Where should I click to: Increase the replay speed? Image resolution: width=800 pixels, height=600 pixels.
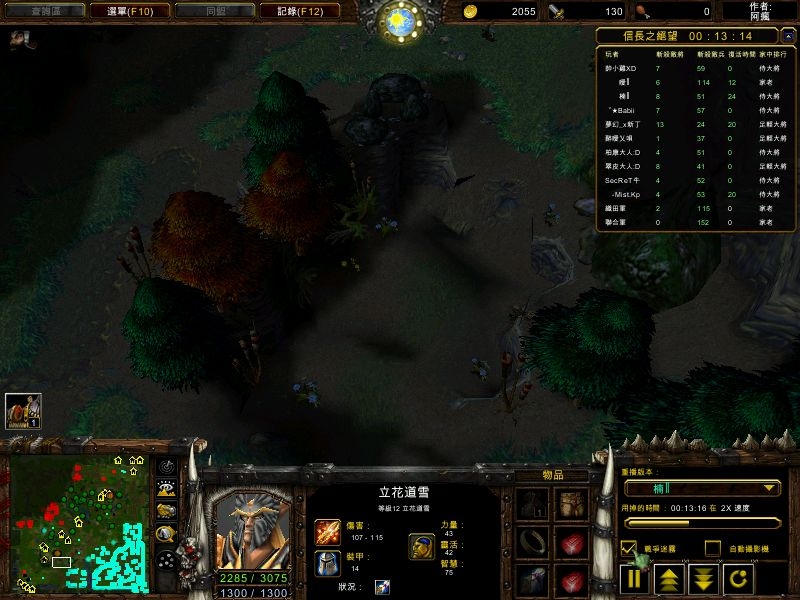[x=668, y=577]
